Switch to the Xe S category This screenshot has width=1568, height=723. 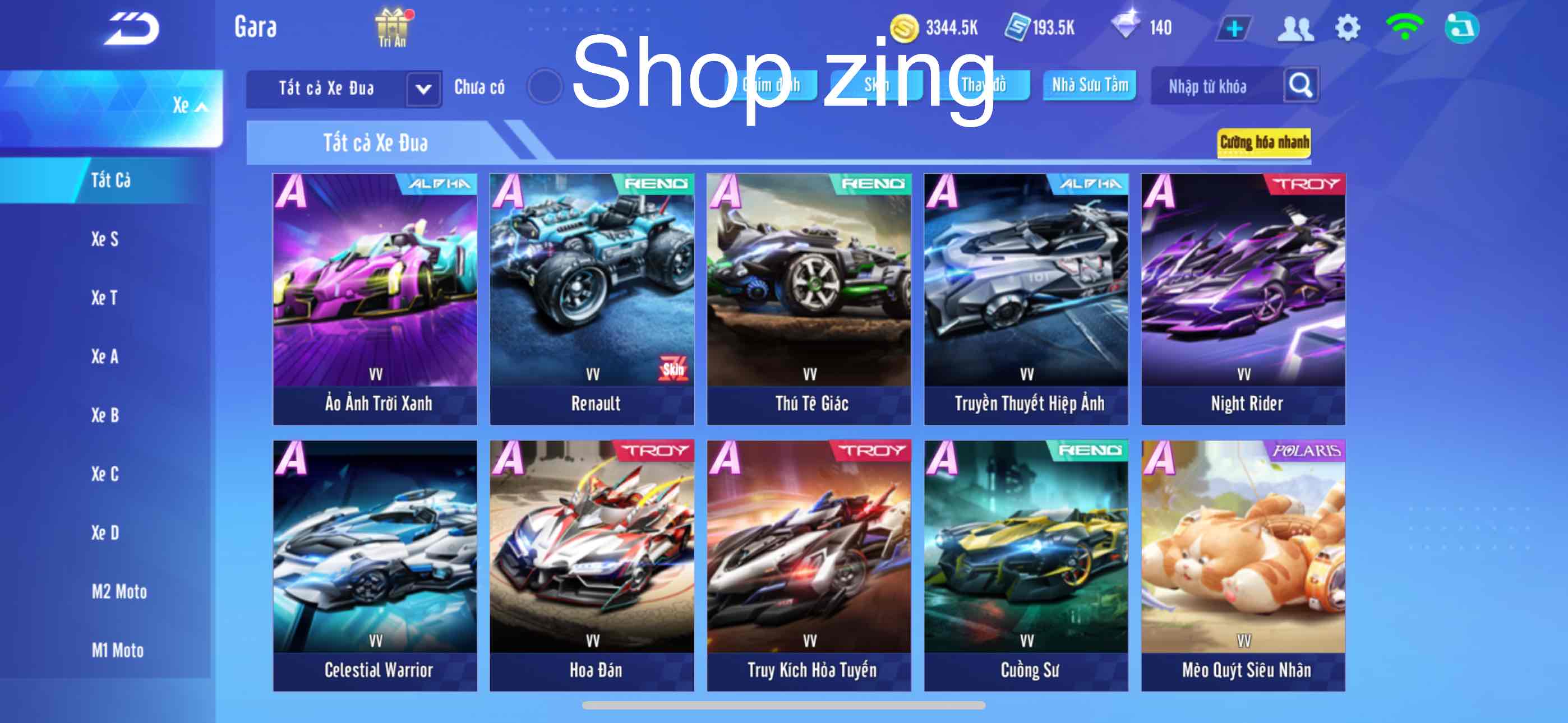pyautogui.click(x=105, y=239)
